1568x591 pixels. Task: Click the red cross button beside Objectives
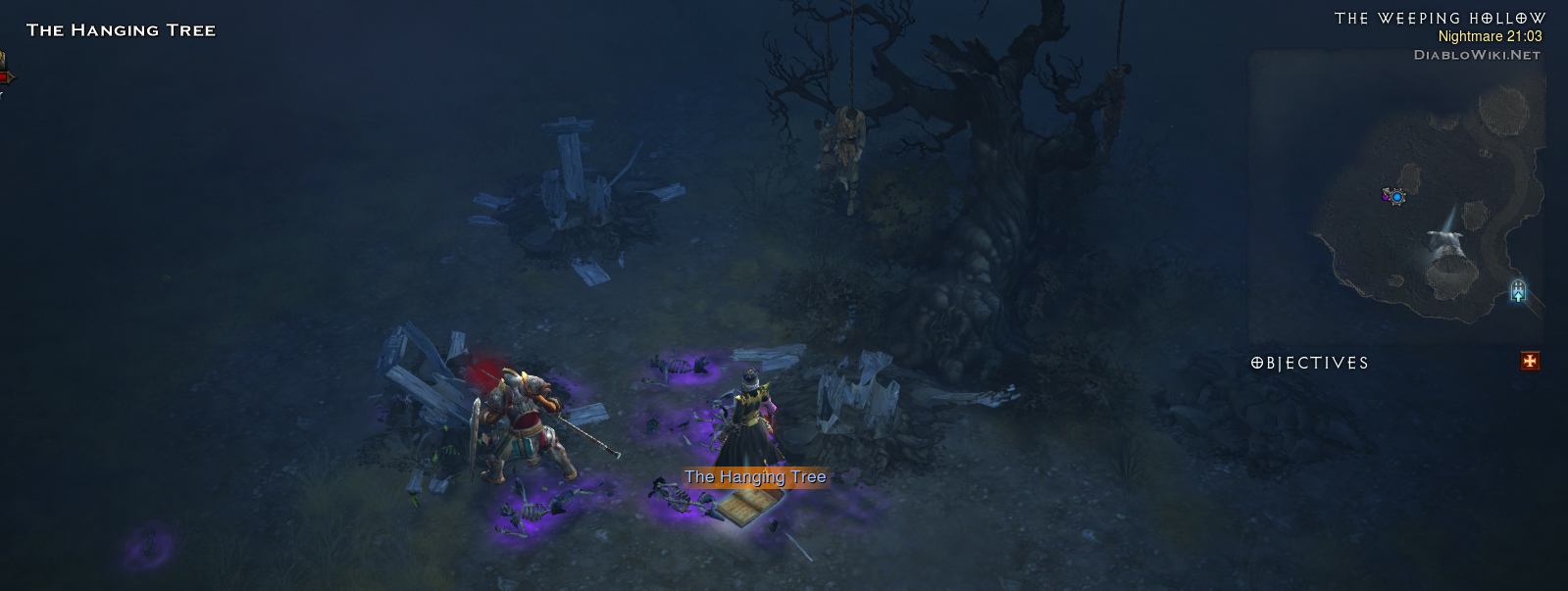coord(1530,362)
